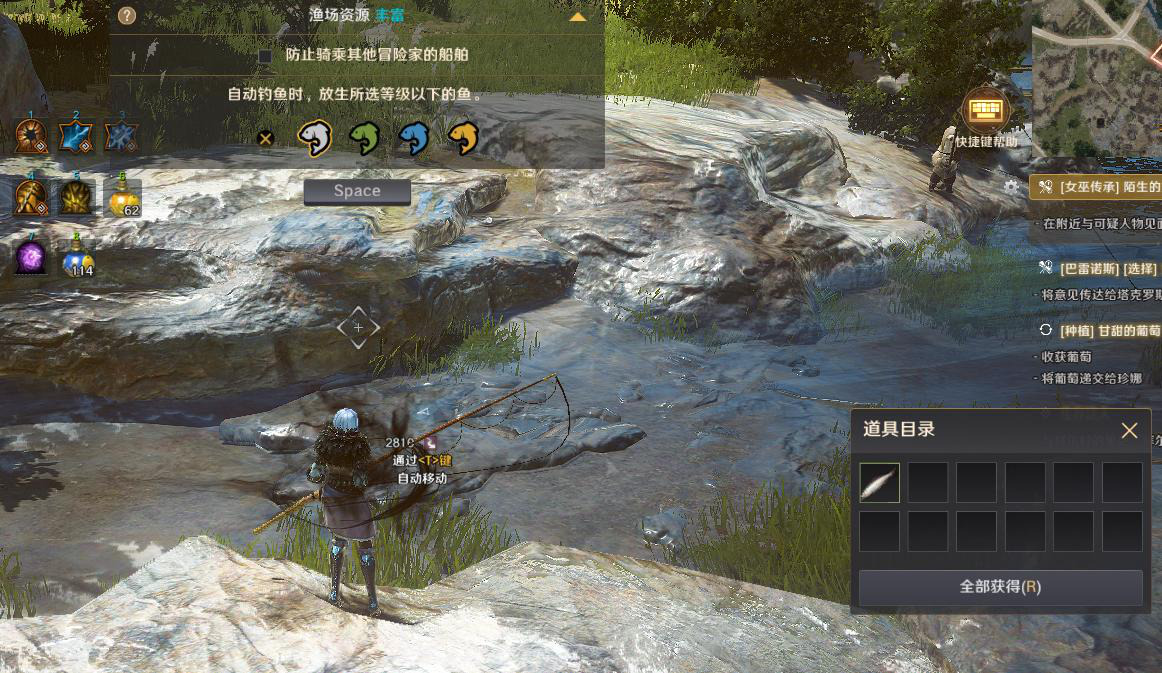Screen dimensions: 1162x673
Task: Open the quest tracker gear settings
Action: coord(1011,187)
